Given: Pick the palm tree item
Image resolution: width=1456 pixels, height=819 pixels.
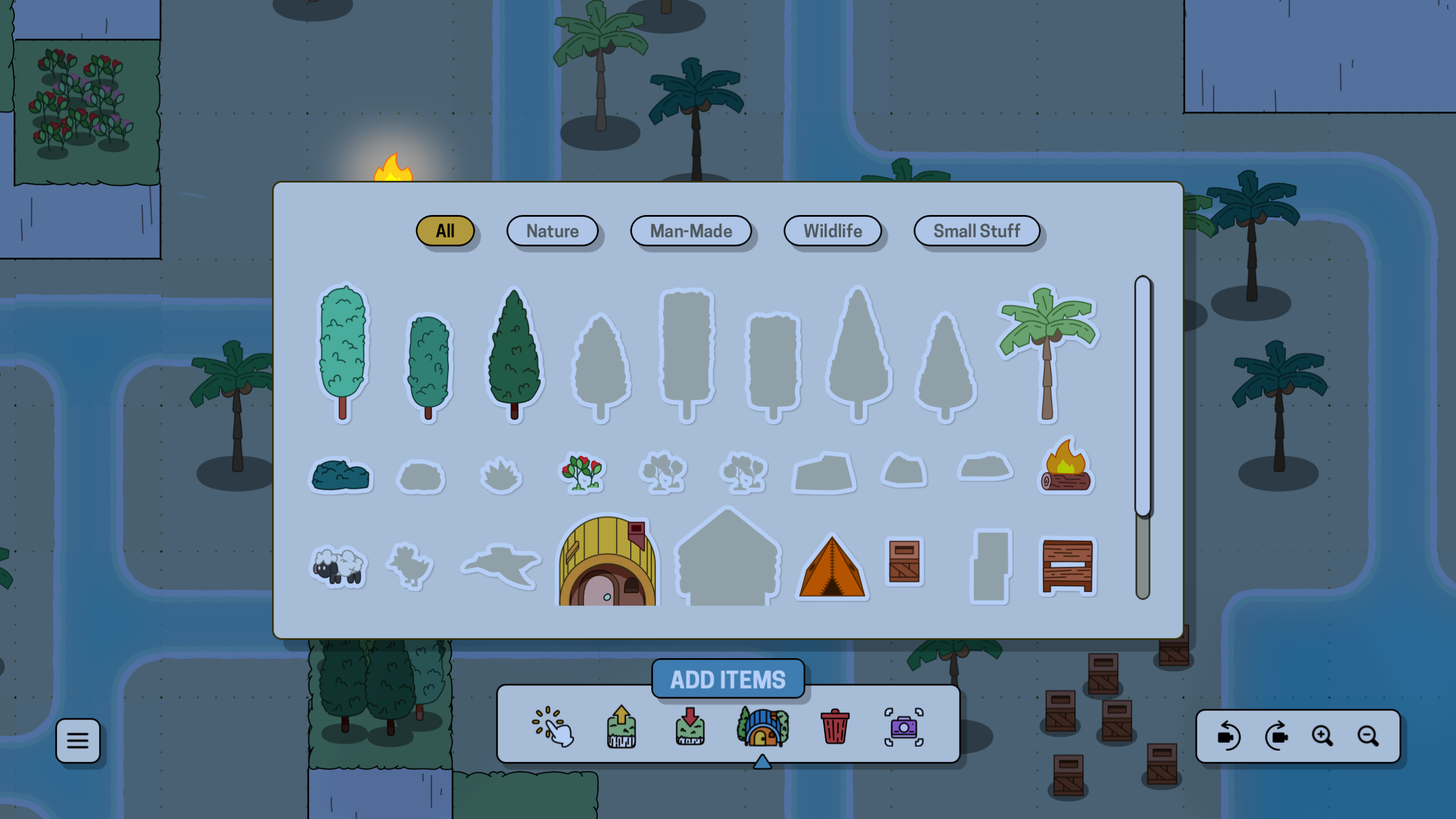Looking at the screenshot, I should [x=1047, y=353].
